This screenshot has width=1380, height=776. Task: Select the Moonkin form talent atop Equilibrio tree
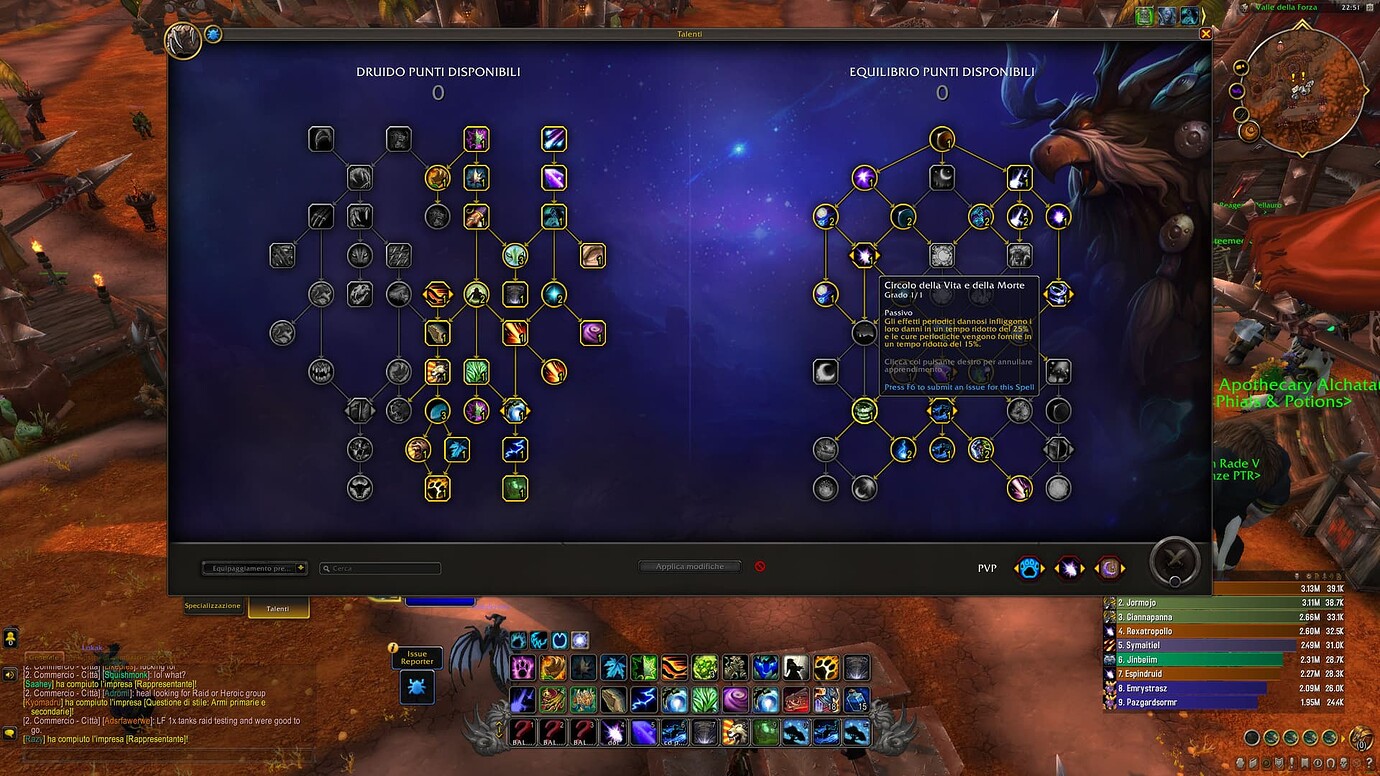tap(941, 140)
